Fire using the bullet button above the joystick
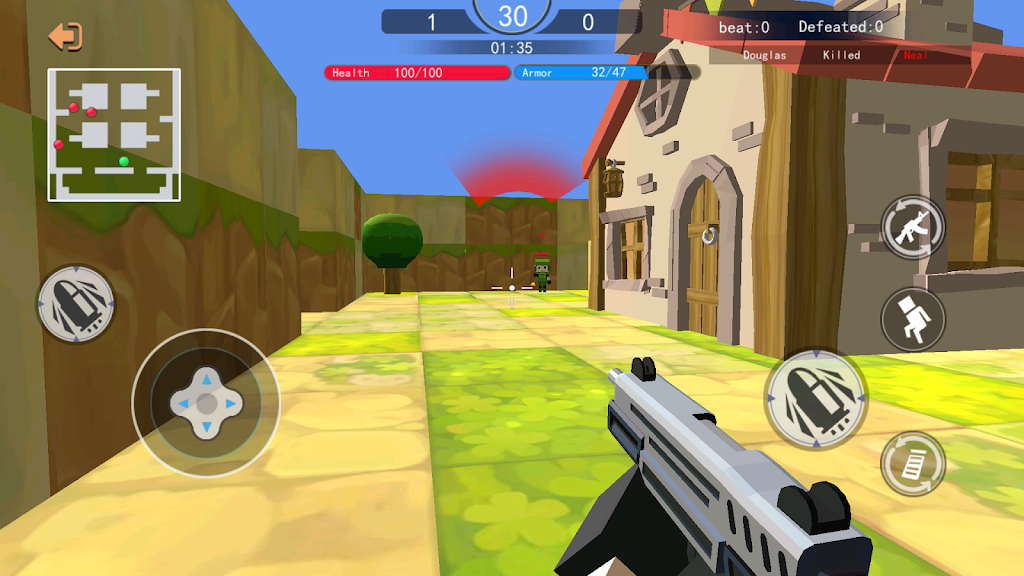This screenshot has width=1024, height=576. click(76, 304)
